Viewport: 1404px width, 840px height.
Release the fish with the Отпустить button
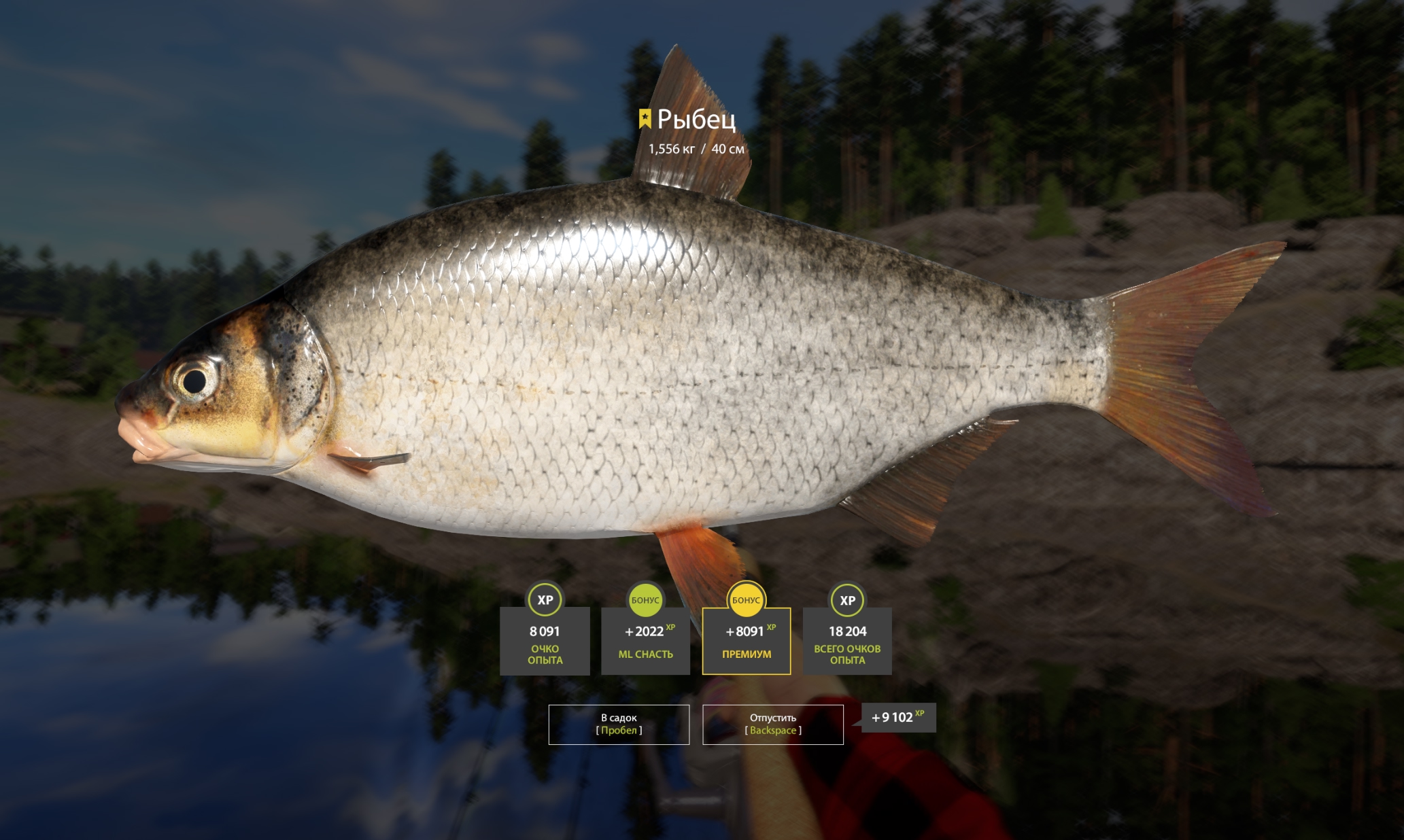pyautogui.click(x=772, y=724)
